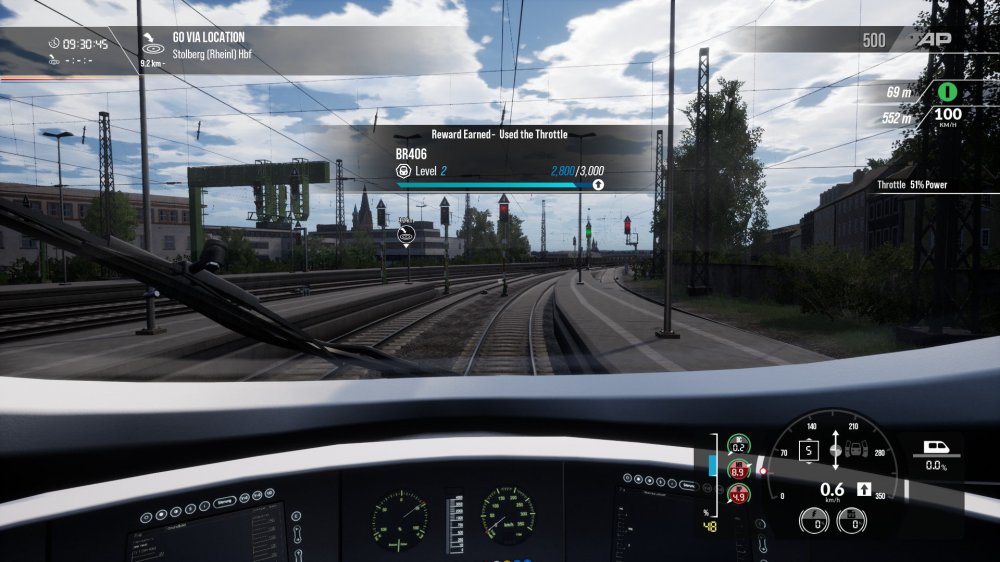Select the white train gradient icon
The image size is (1000, 562).
937,446
